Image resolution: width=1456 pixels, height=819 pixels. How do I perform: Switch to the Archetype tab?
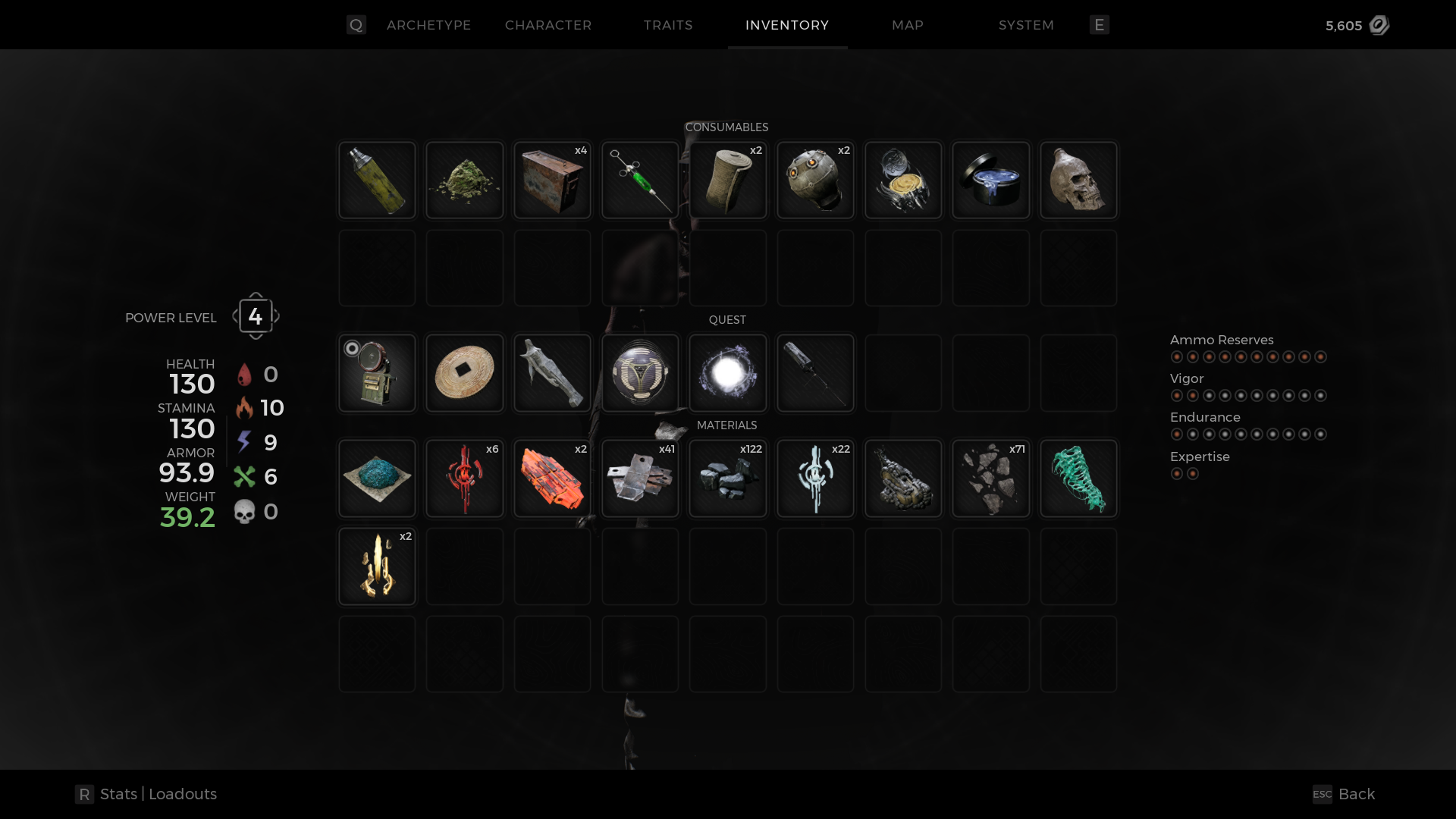pyautogui.click(x=428, y=25)
